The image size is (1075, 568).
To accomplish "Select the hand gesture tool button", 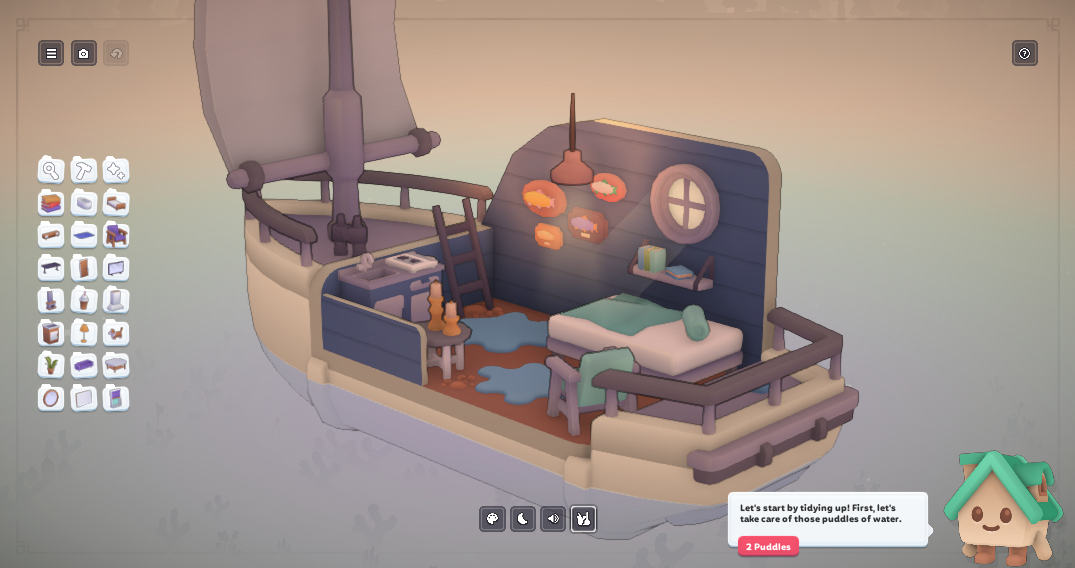I will (584, 518).
